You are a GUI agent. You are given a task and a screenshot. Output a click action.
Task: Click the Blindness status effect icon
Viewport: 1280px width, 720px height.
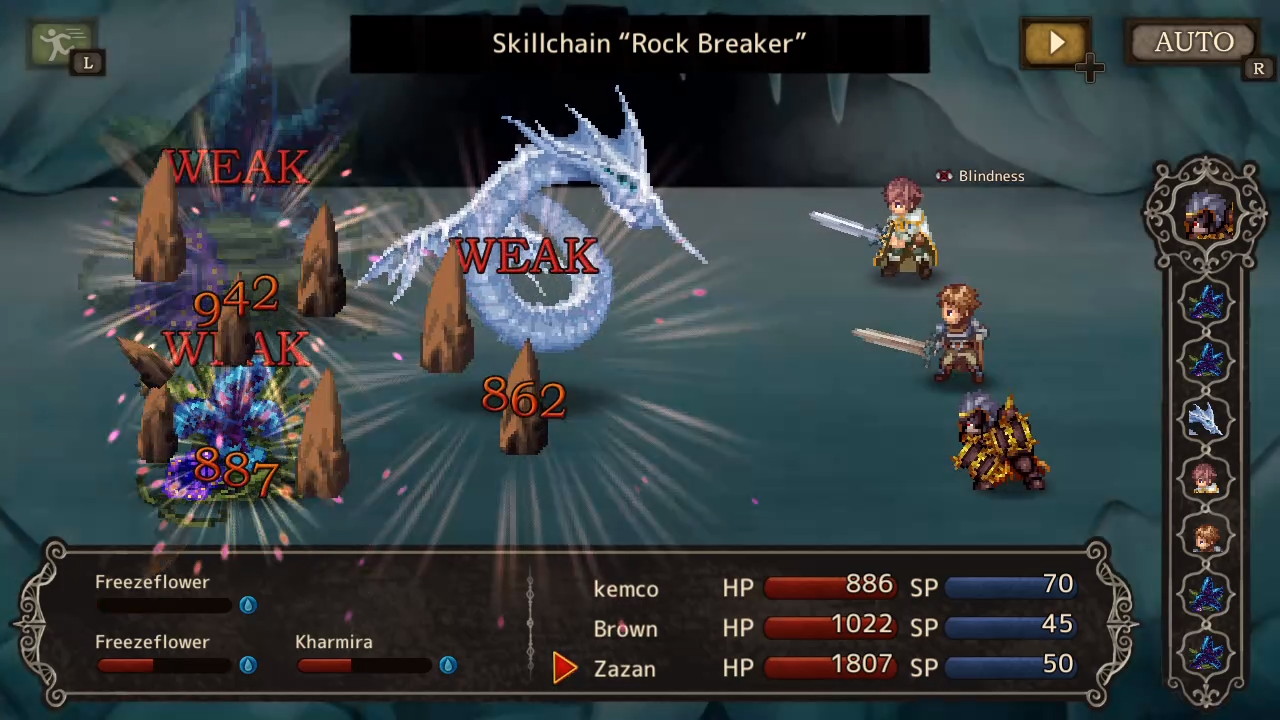click(943, 176)
